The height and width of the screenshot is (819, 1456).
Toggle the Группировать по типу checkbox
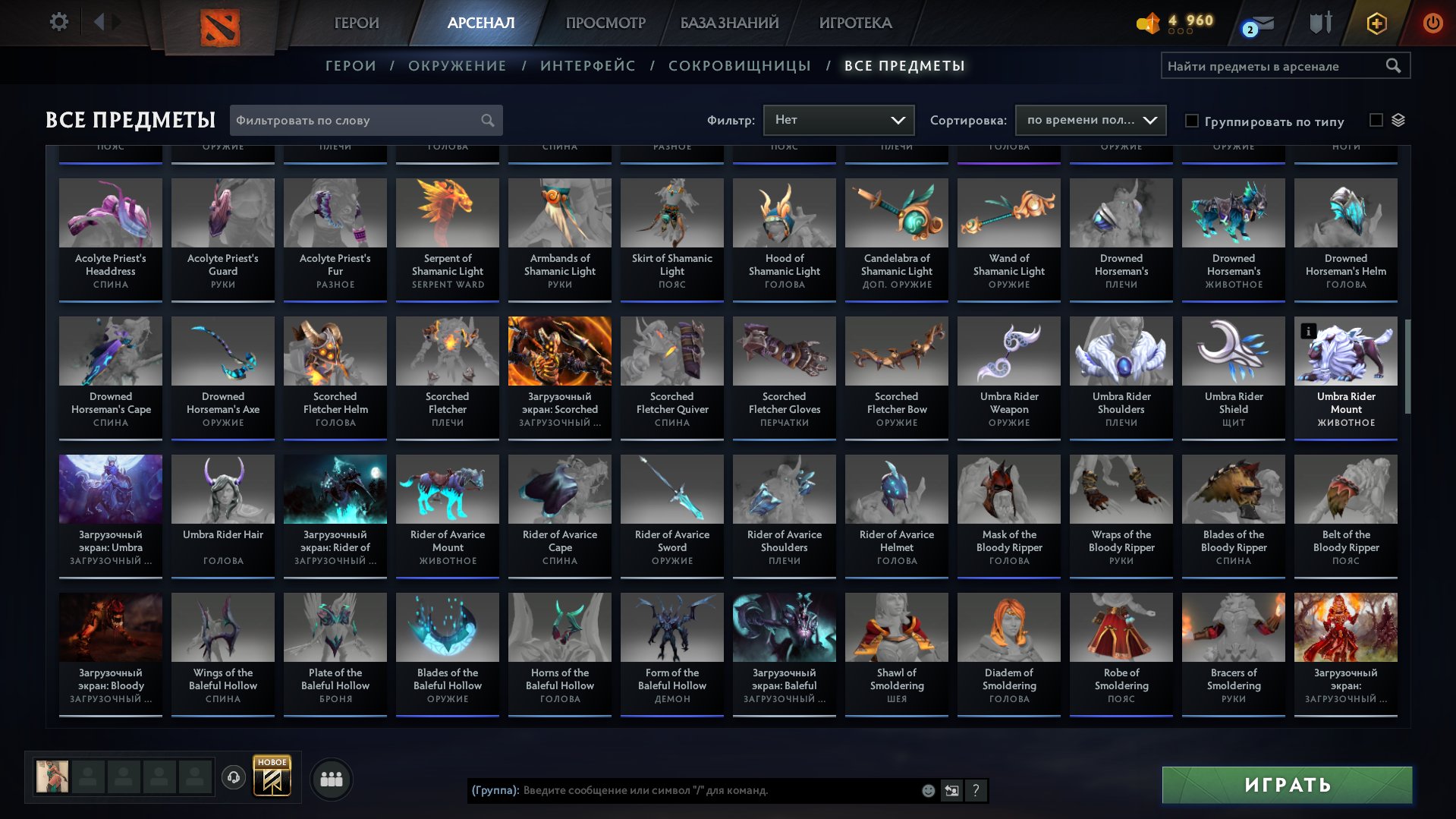click(x=1193, y=121)
